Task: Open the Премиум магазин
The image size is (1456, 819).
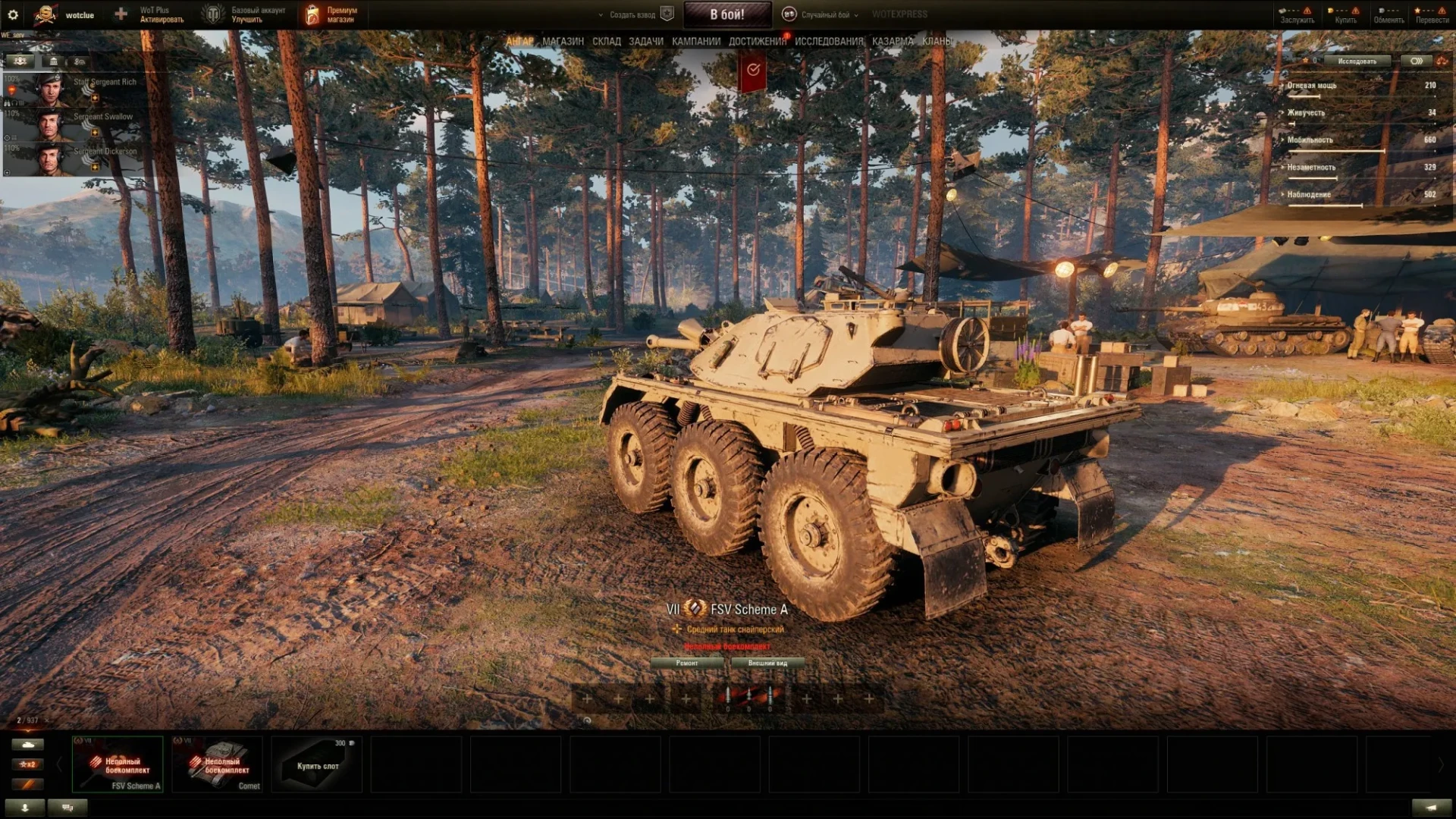Action: (332, 14)
